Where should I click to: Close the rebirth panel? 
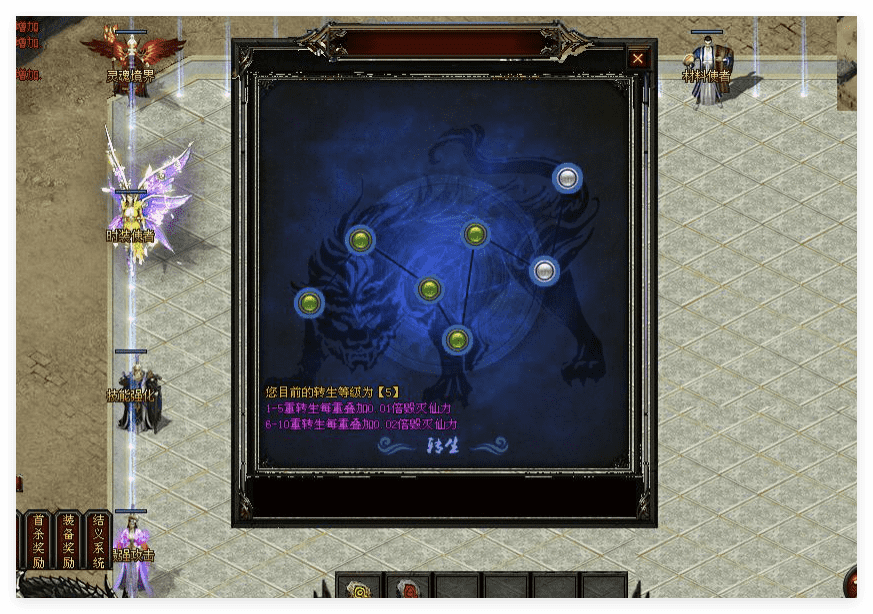coord(638,59)
